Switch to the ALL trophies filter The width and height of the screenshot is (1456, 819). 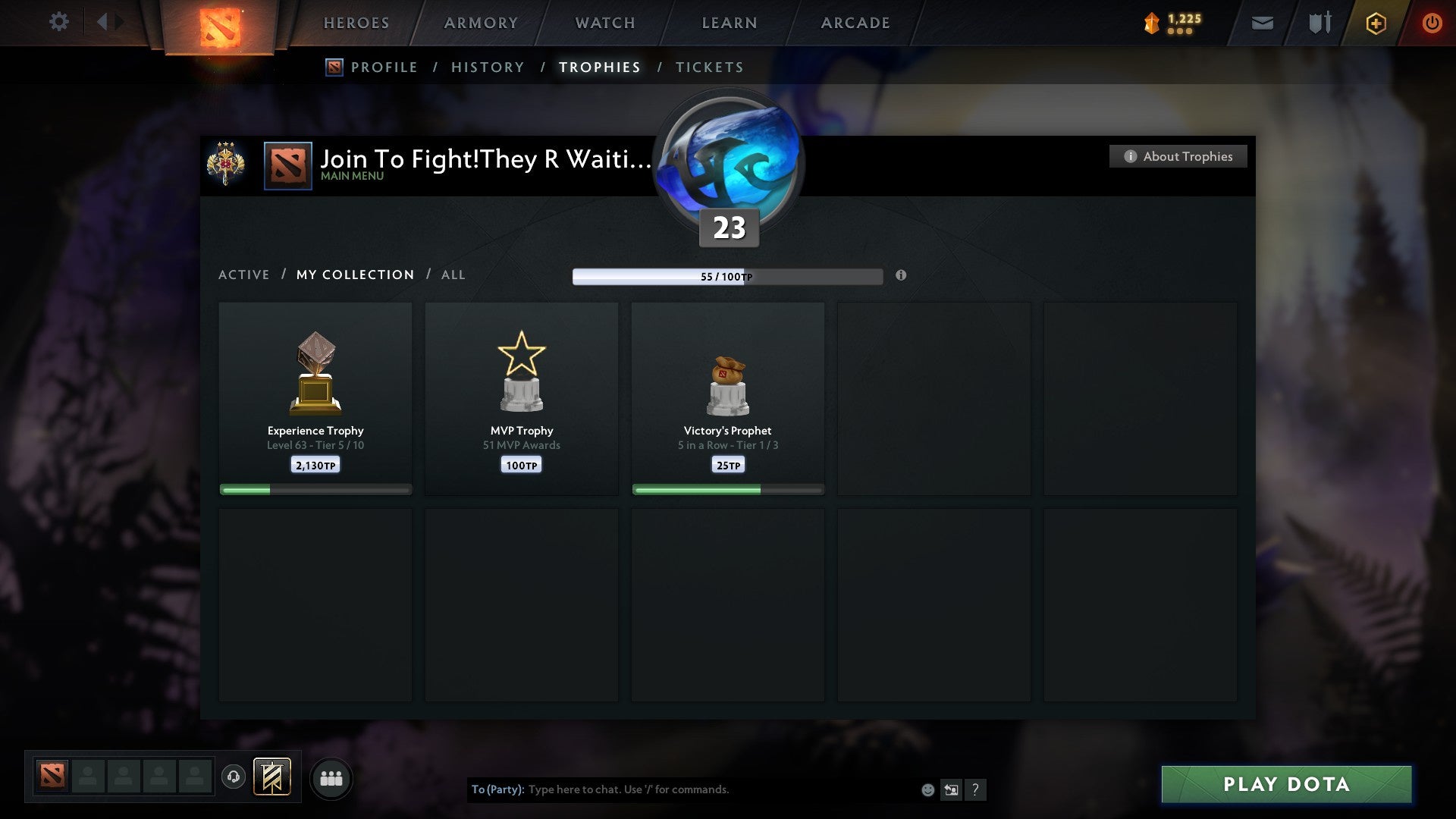pyautogui.click(x=453, y=275)
